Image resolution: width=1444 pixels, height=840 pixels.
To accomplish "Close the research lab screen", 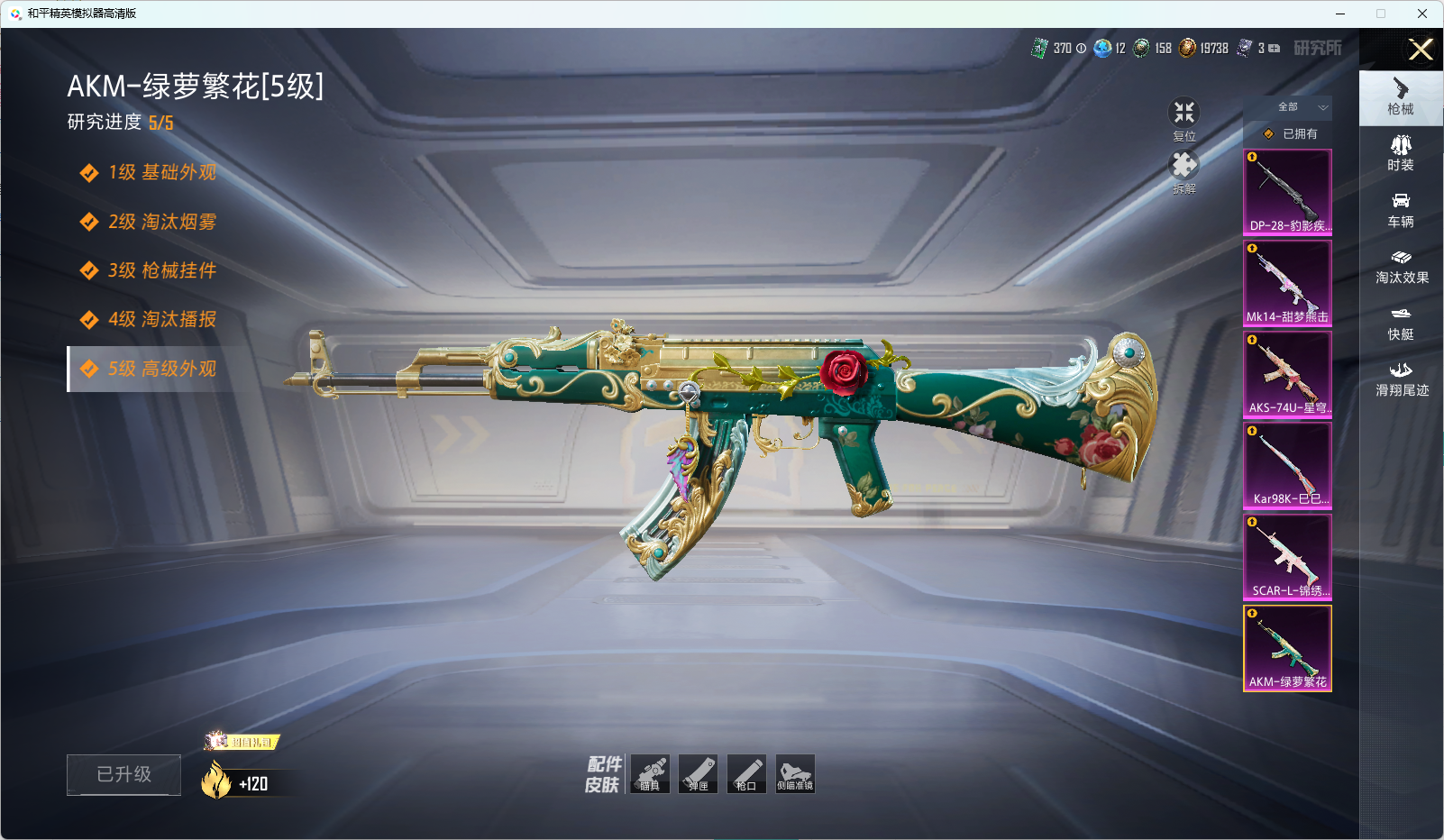I will 1421,50.
